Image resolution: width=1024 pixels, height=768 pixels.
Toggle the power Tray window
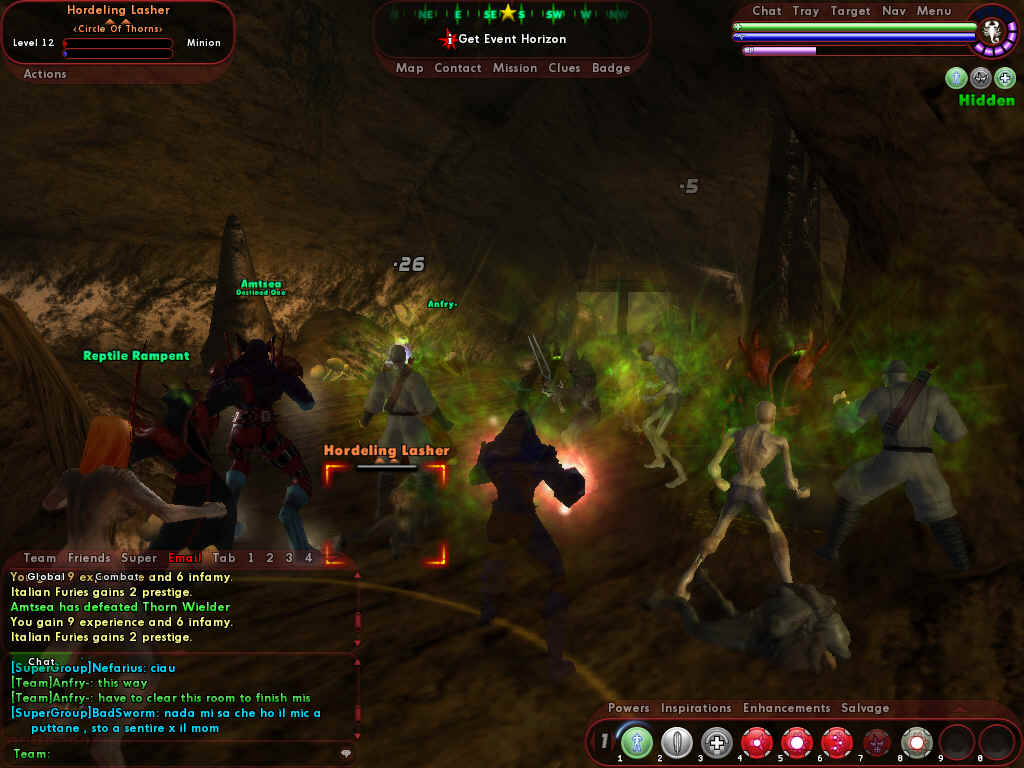pos(805,11)
